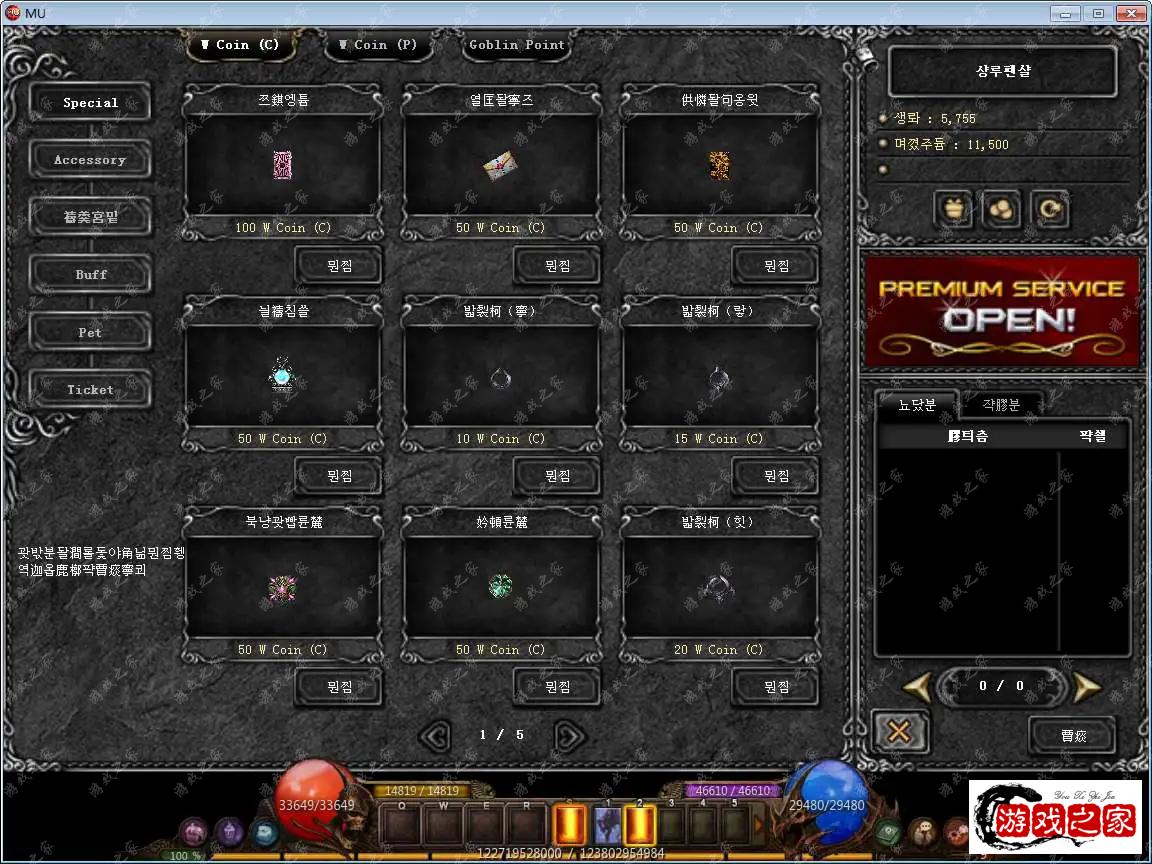This screenshot has width=1152, height=864.
Task: Buy the ring priced at 10 W Coin
Action: 556,477
